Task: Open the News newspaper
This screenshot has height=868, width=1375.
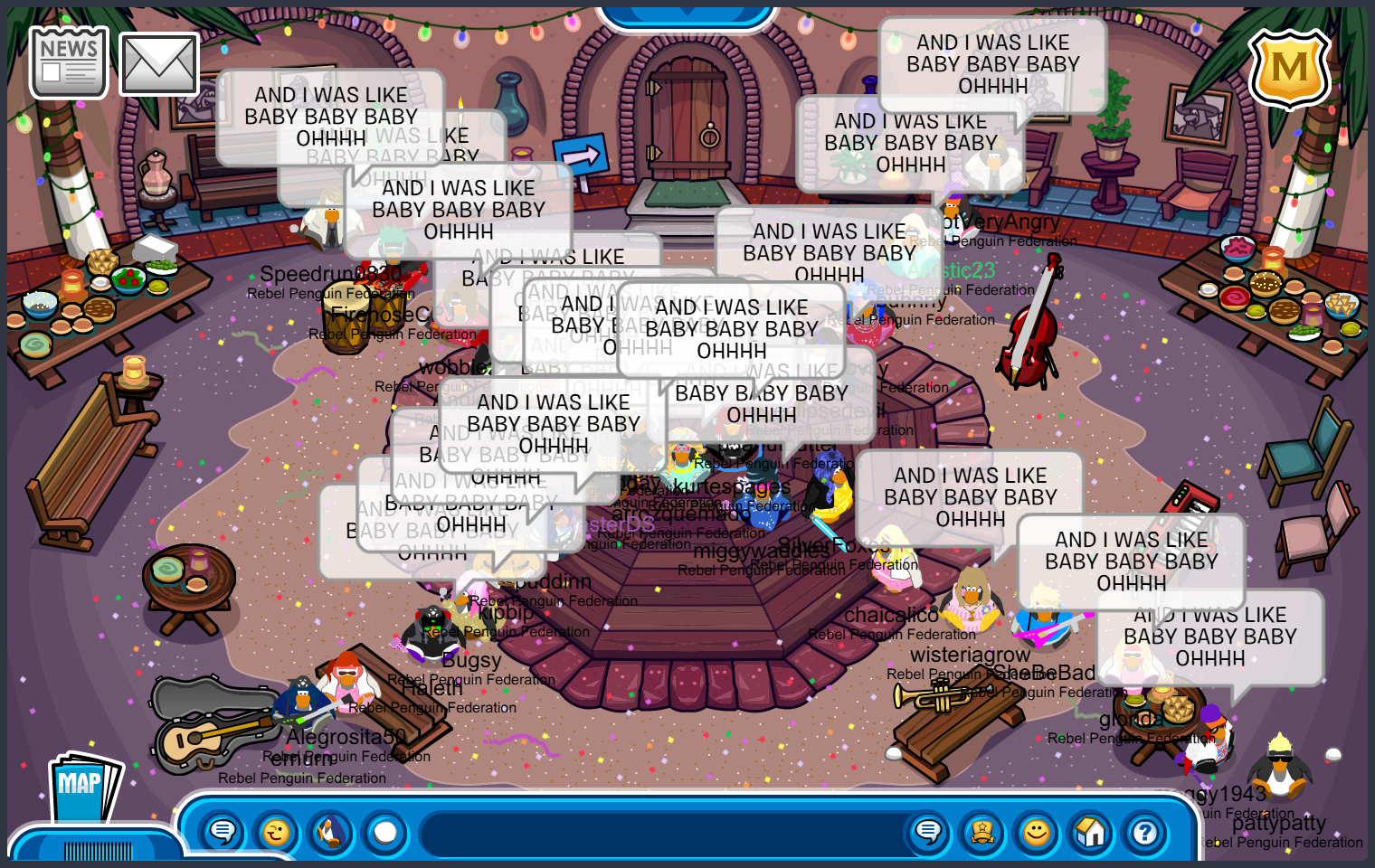Action: click(69, 61)
